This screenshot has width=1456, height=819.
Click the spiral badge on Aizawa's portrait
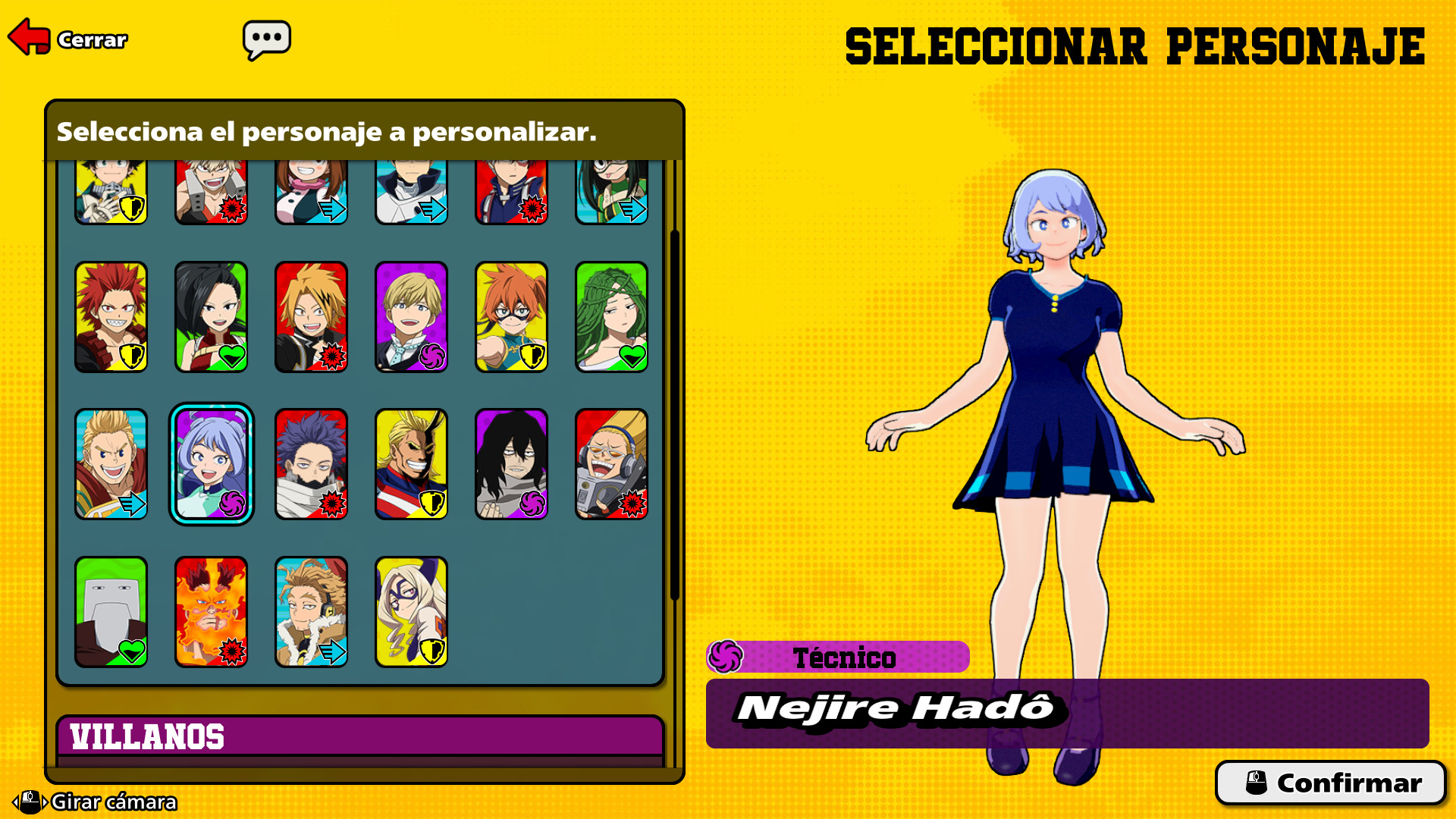[533, 504]
